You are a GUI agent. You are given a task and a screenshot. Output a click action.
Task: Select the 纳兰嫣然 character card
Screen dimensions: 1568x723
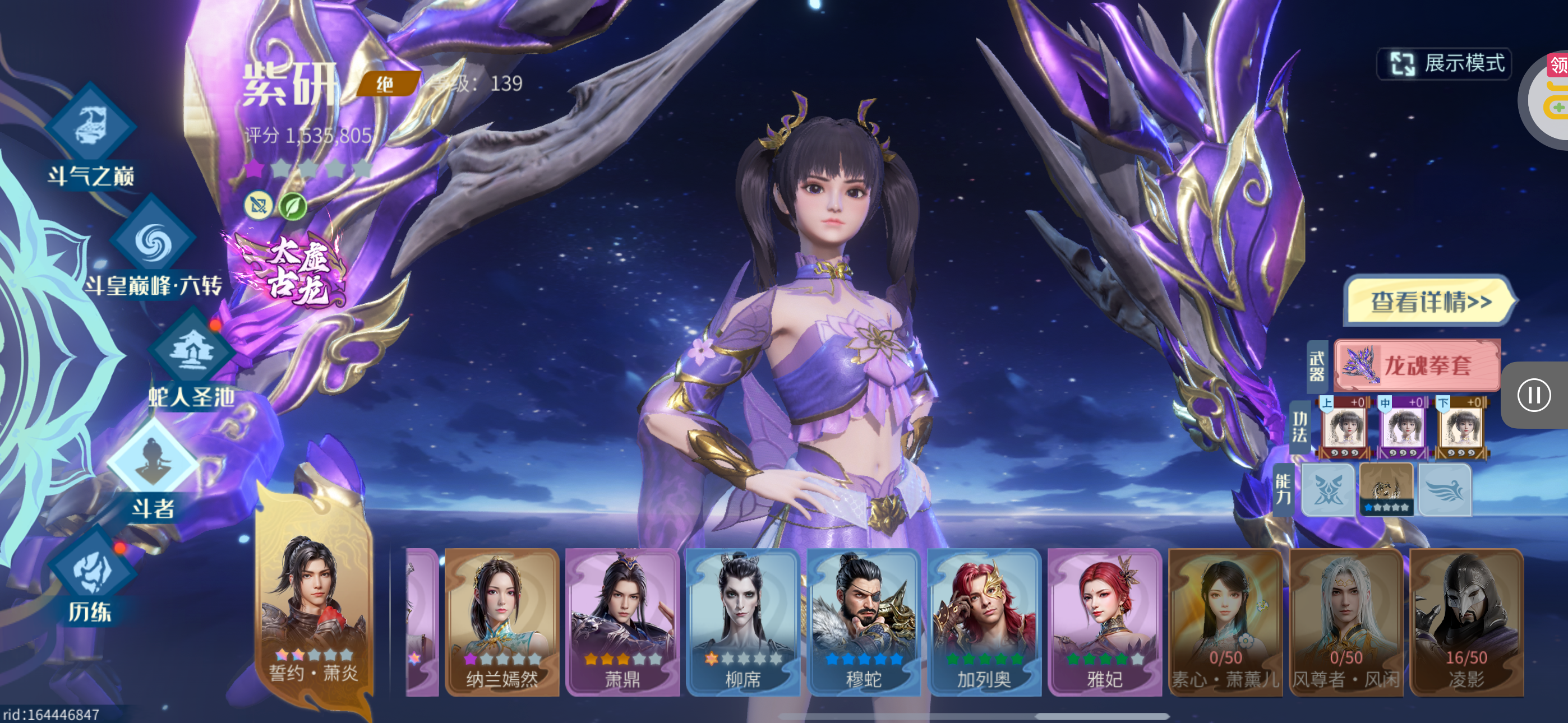(501, 622)
